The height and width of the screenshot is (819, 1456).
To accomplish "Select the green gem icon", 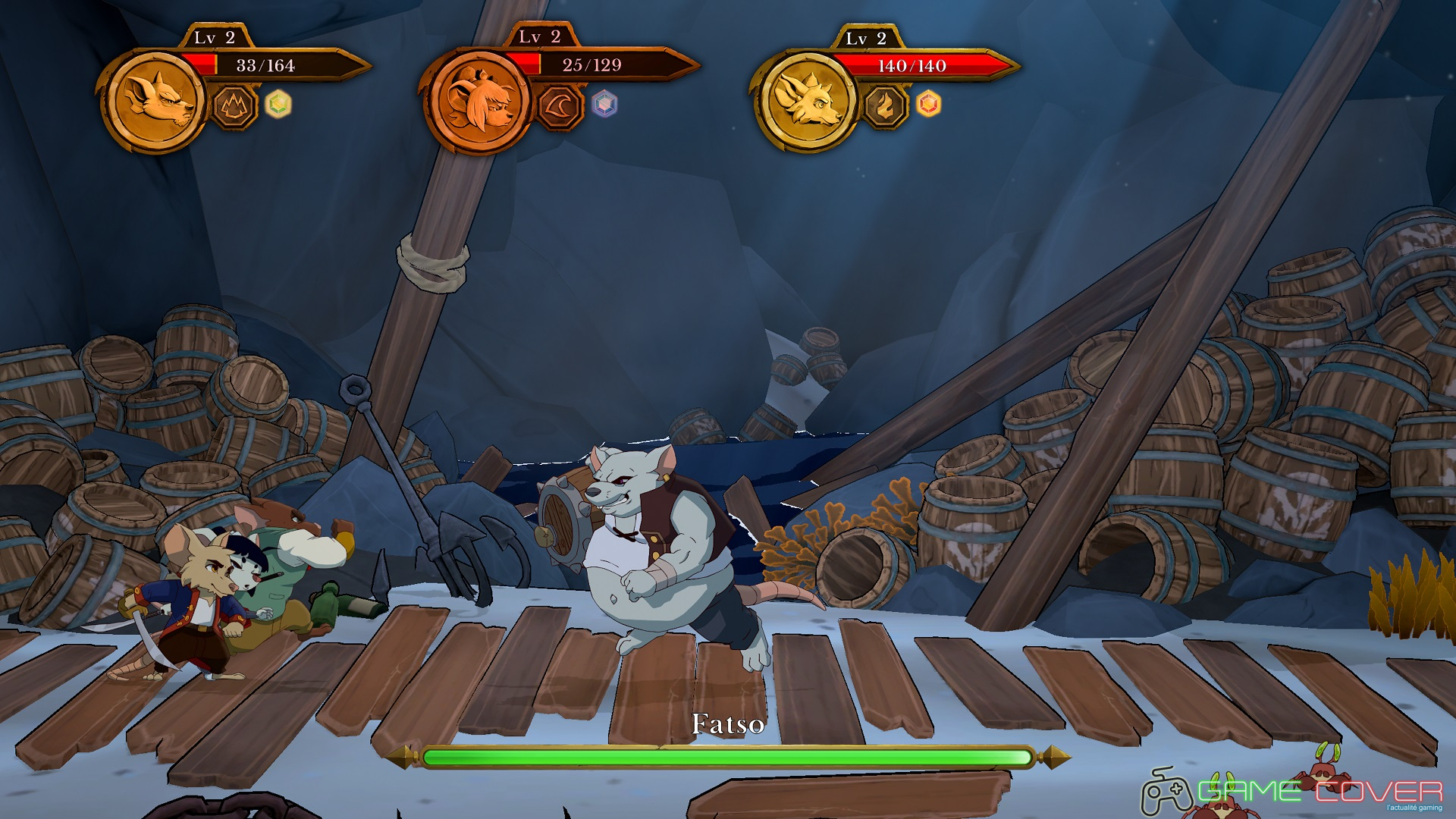I will pyautogui.click(x=278, y=104).
